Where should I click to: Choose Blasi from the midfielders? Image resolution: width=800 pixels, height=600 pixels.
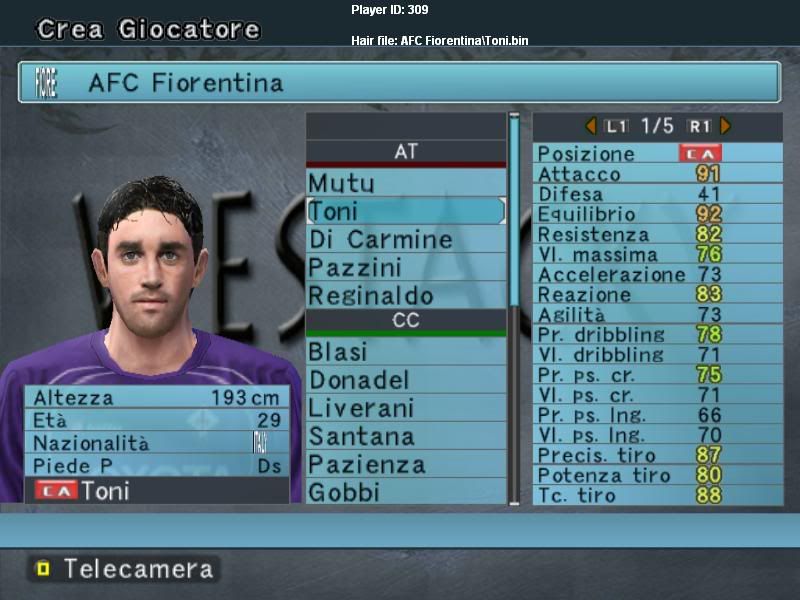pos(405,352)
